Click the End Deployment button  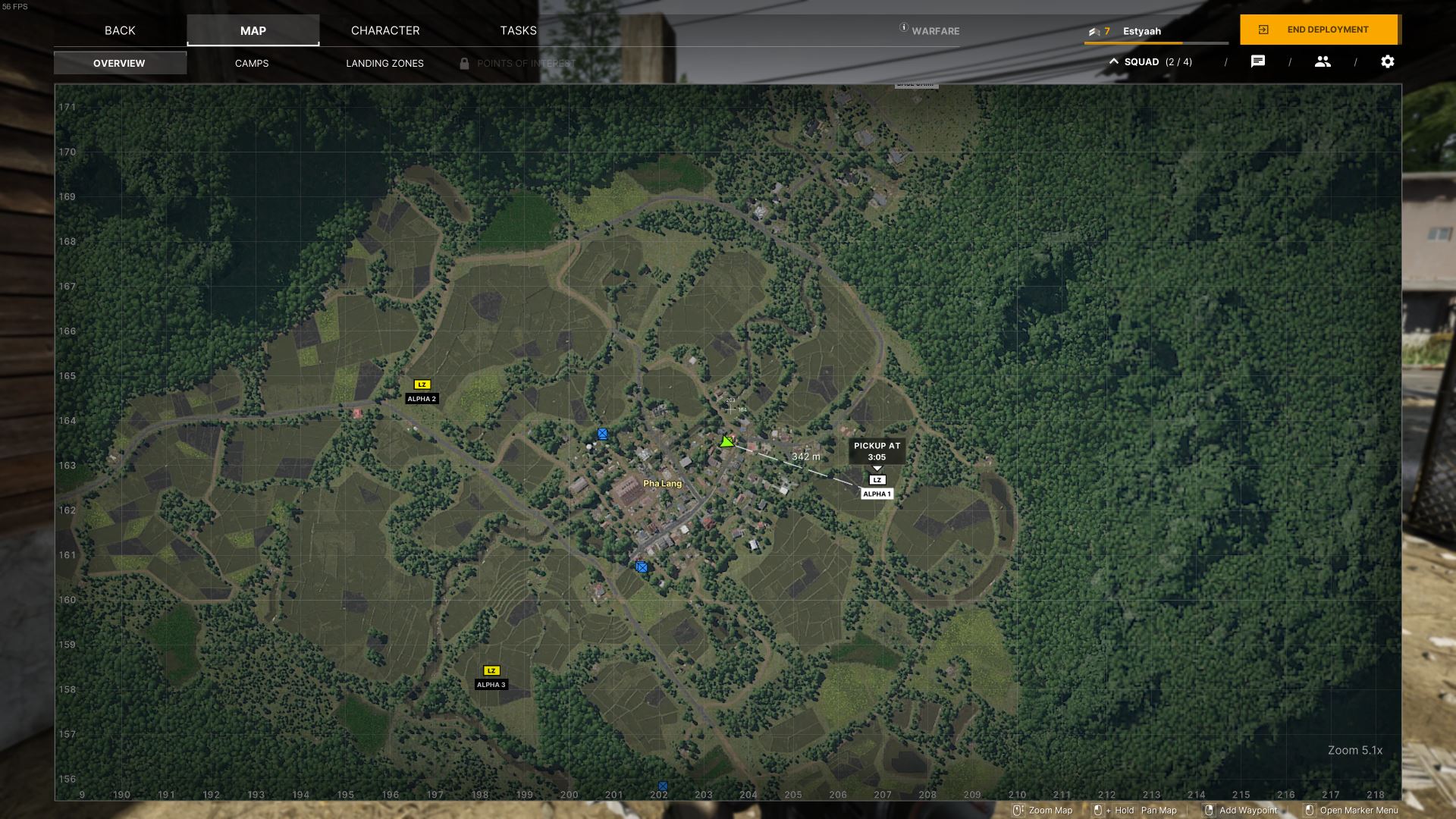(1319, 30)
